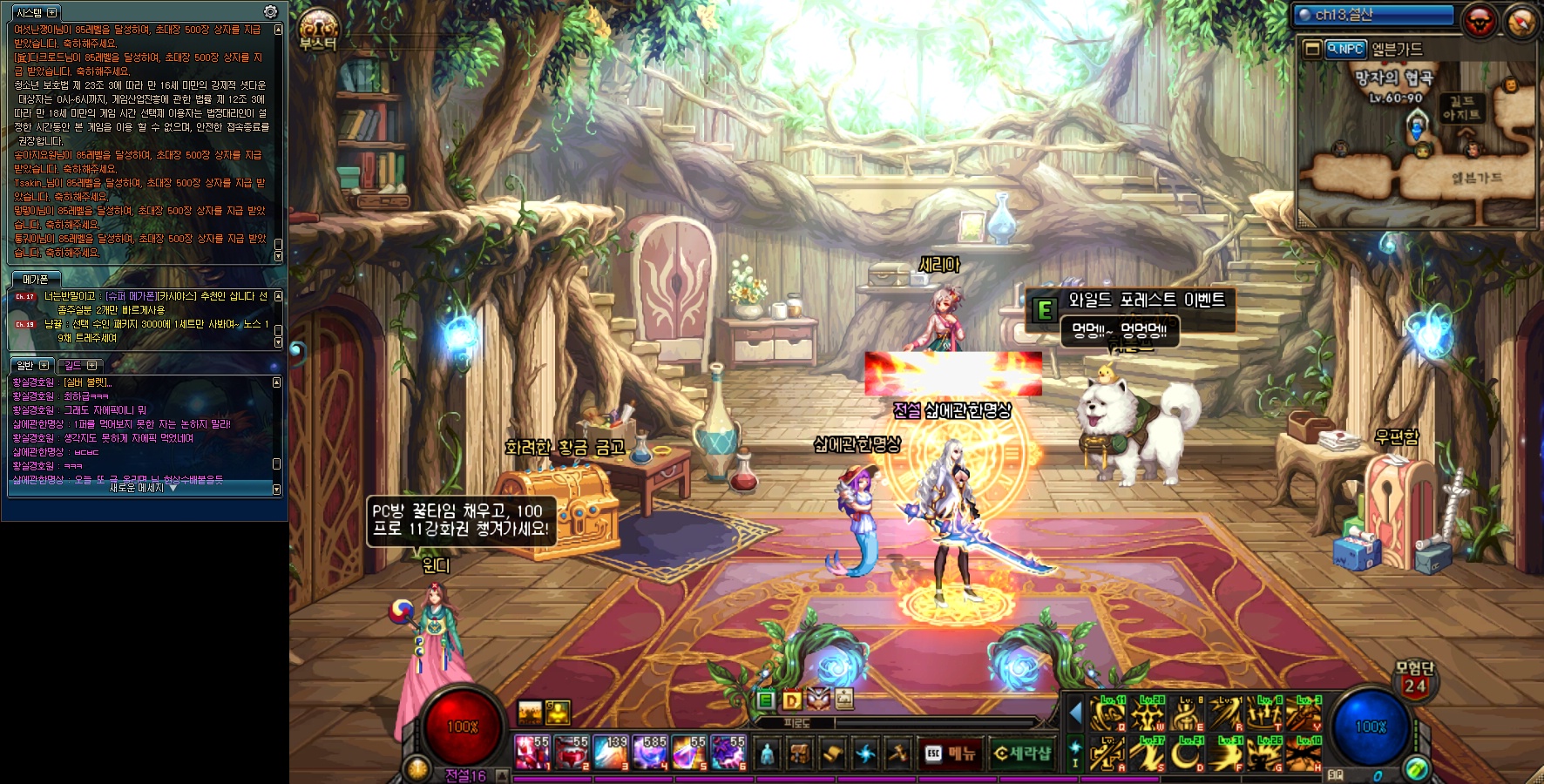Screen dimensions: 1544x784
Task: Click the 부스터 booster button
Action: click(318, 29)
